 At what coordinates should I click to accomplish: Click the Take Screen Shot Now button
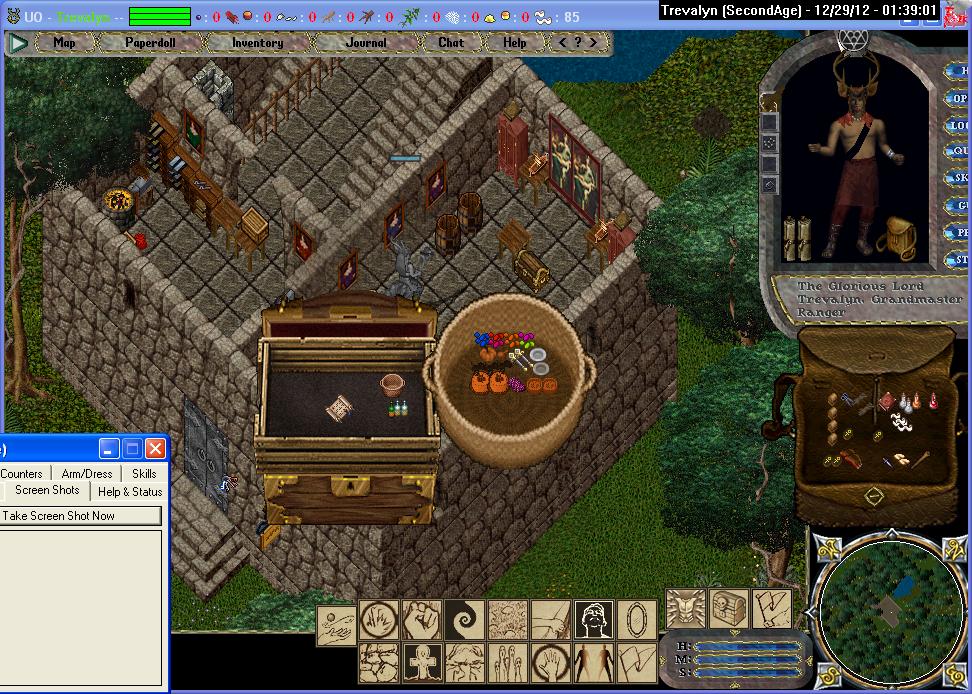point(80,516)
